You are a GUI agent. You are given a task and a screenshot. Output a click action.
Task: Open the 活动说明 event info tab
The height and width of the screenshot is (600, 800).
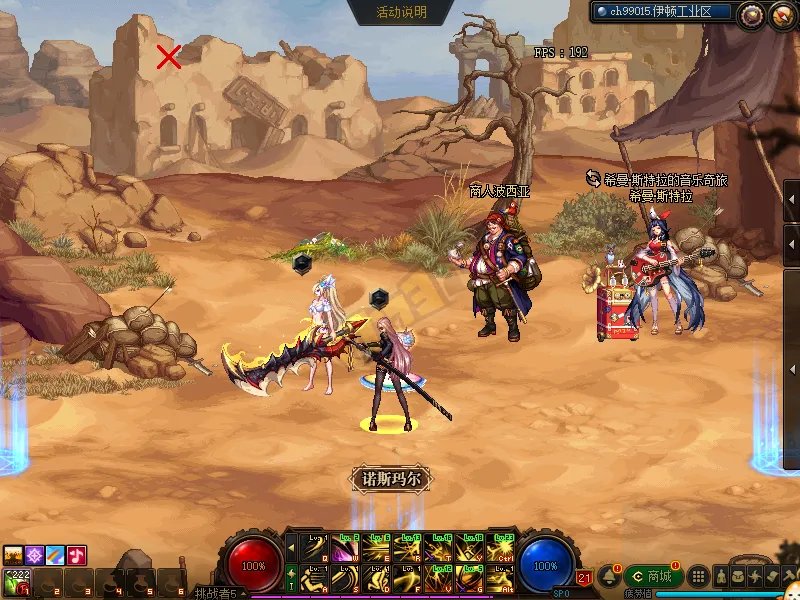pyautogui.click(x=401, y=12)
